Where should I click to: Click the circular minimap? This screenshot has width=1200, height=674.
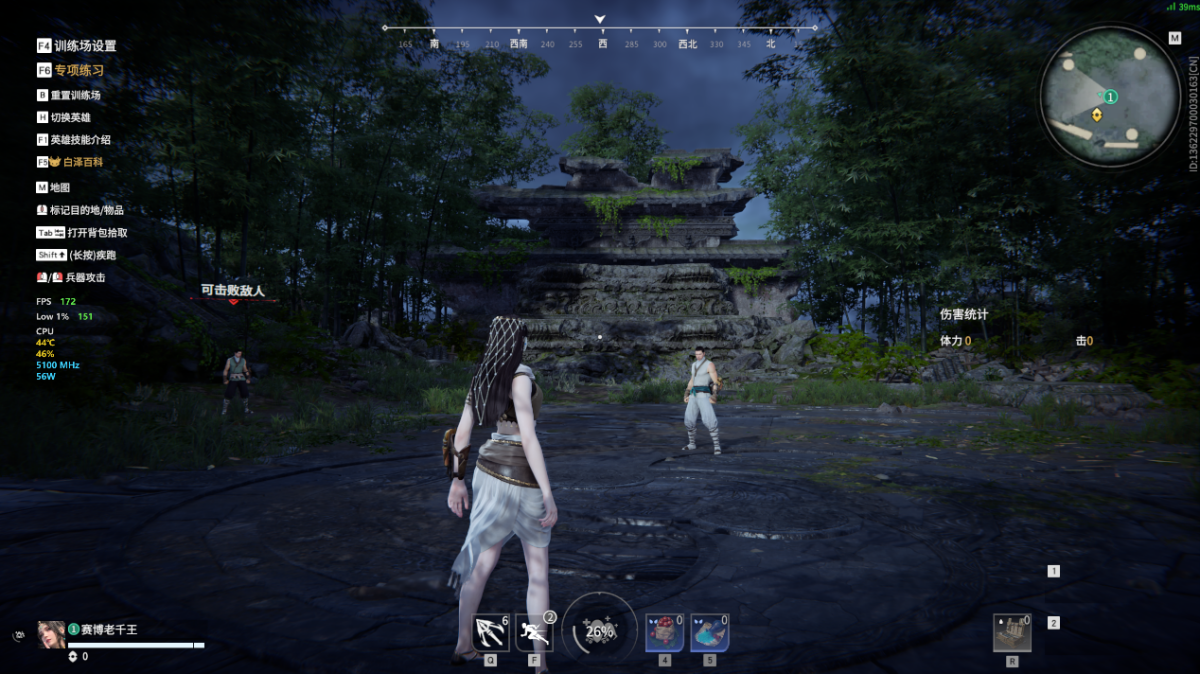pos(1110,95)
